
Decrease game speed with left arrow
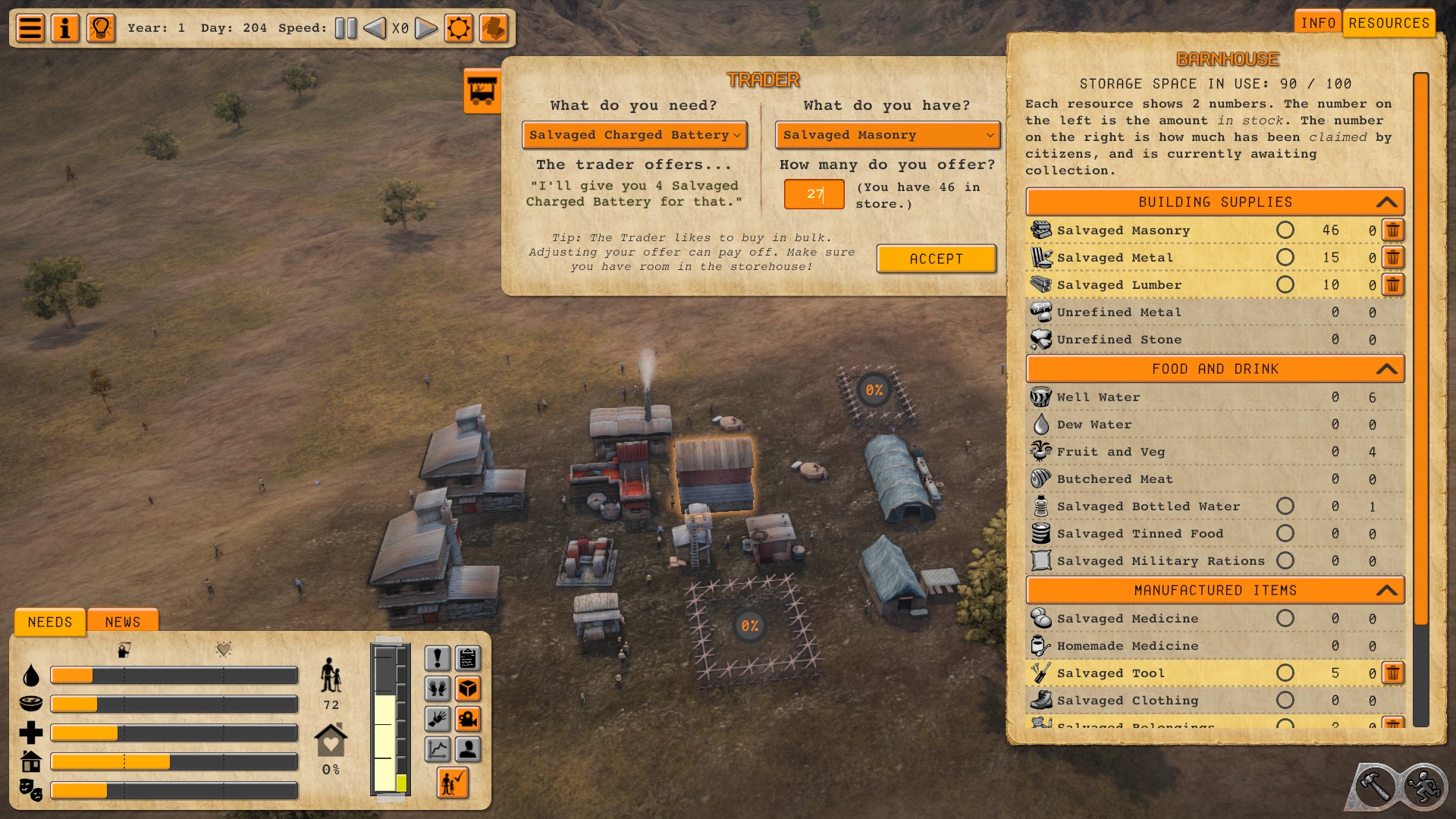(375, 29)
